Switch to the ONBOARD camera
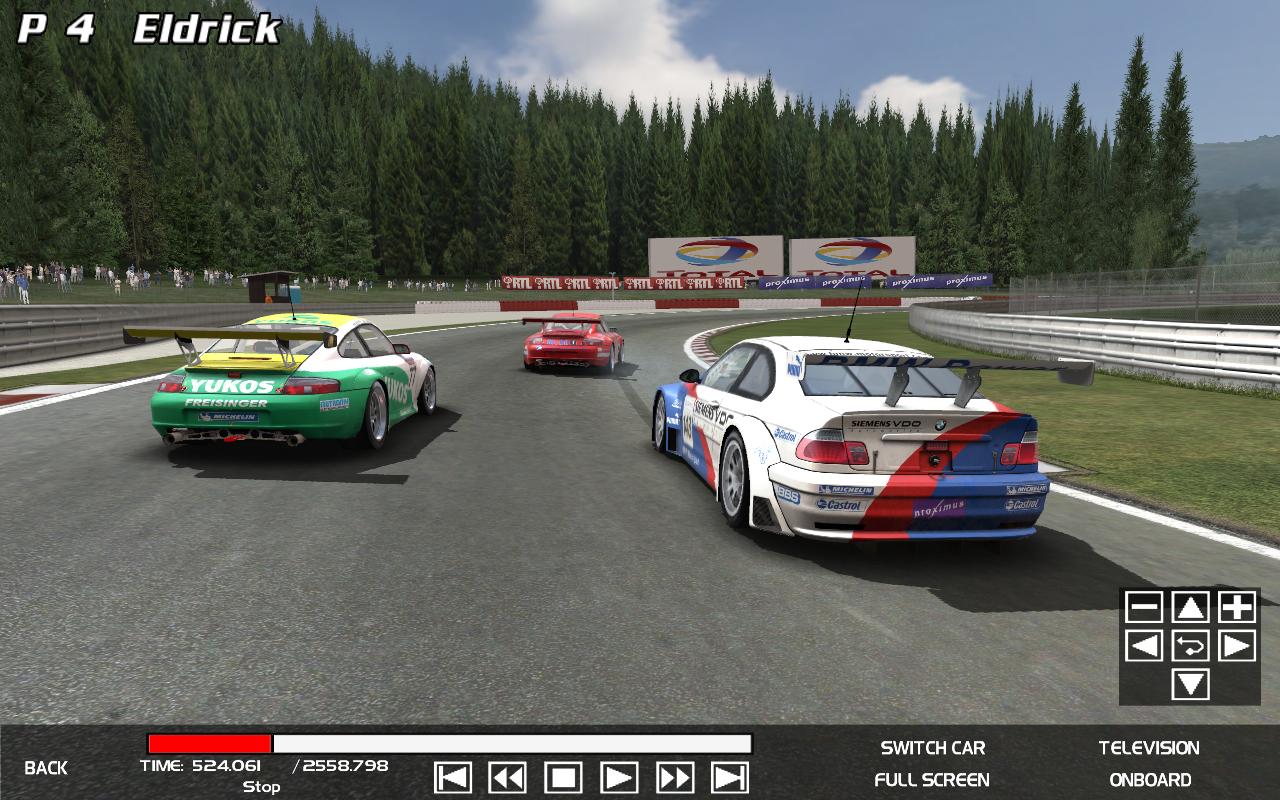The width and height of the screenshot is (1280, 800). pos(1150,780)
